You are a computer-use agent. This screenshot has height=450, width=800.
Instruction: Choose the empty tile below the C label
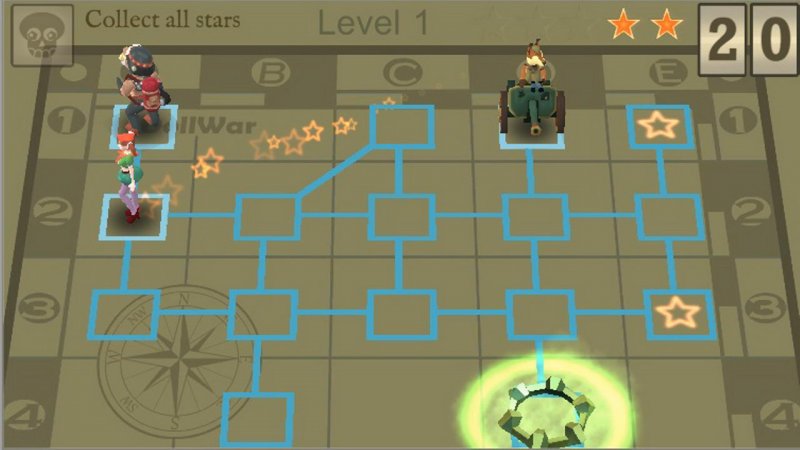(x=400, y=127)
